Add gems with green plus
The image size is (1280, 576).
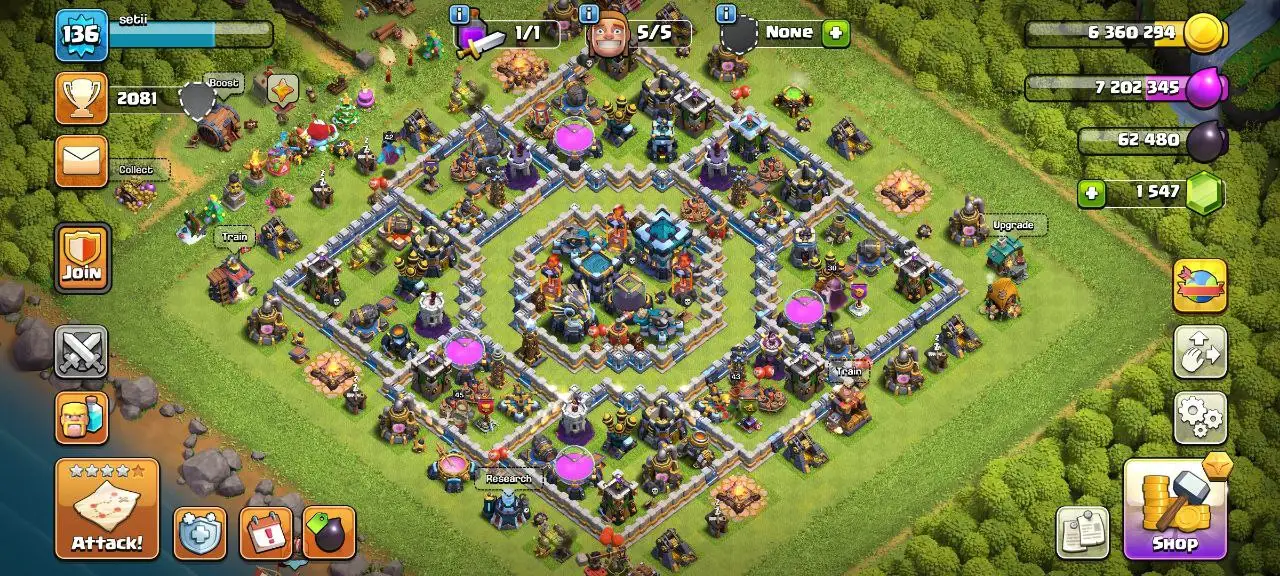[x=1091, y=192]
